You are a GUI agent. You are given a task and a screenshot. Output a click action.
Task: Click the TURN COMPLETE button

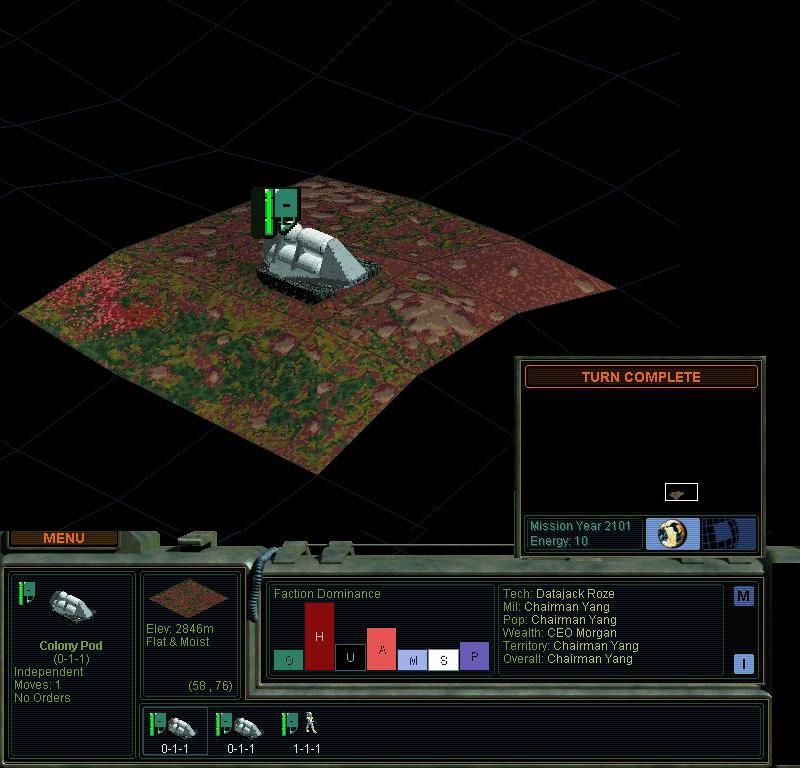click(x=641, y=377)
